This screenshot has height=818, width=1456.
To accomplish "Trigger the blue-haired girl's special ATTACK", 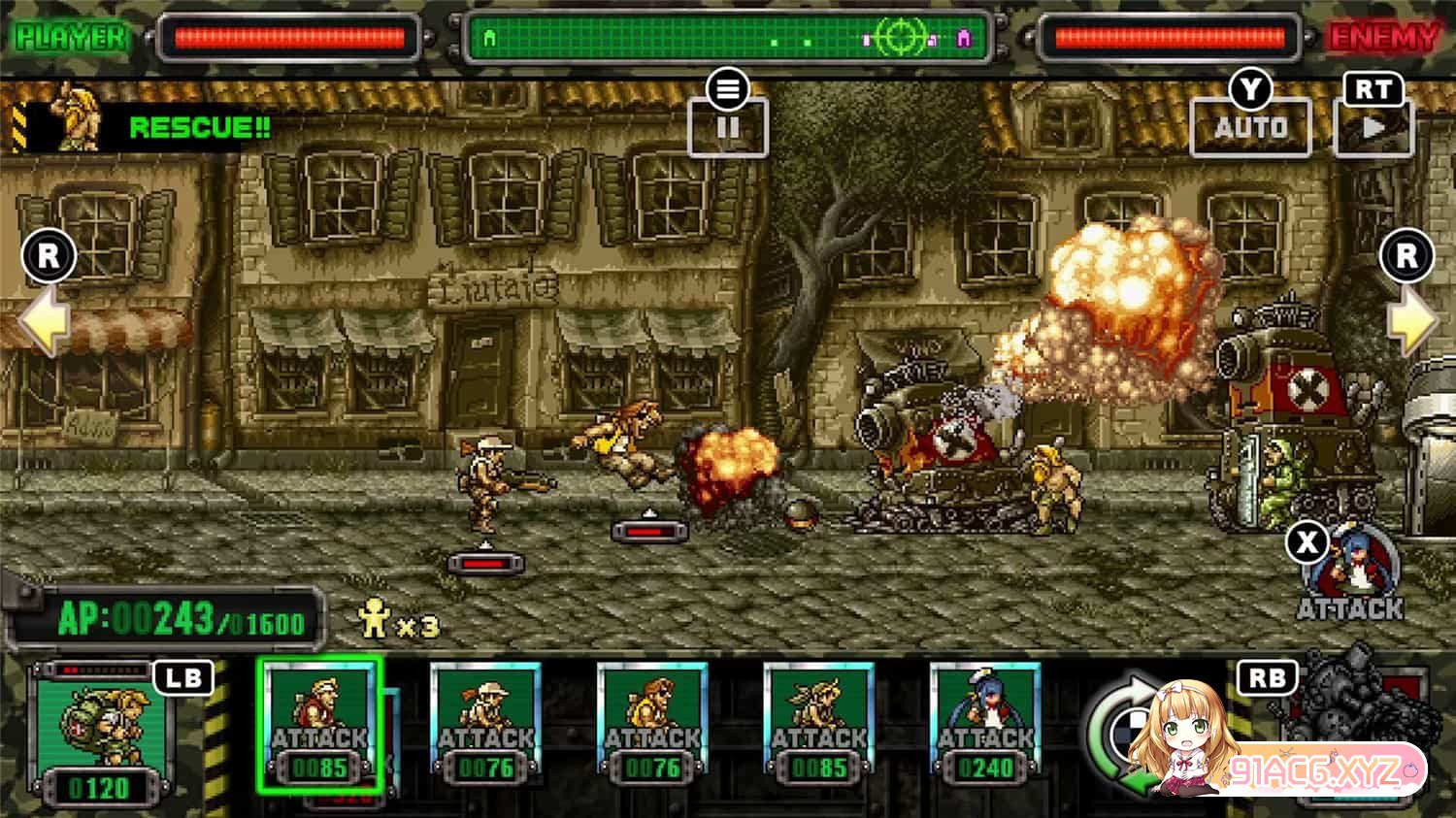I will (x=1351, y=573).
